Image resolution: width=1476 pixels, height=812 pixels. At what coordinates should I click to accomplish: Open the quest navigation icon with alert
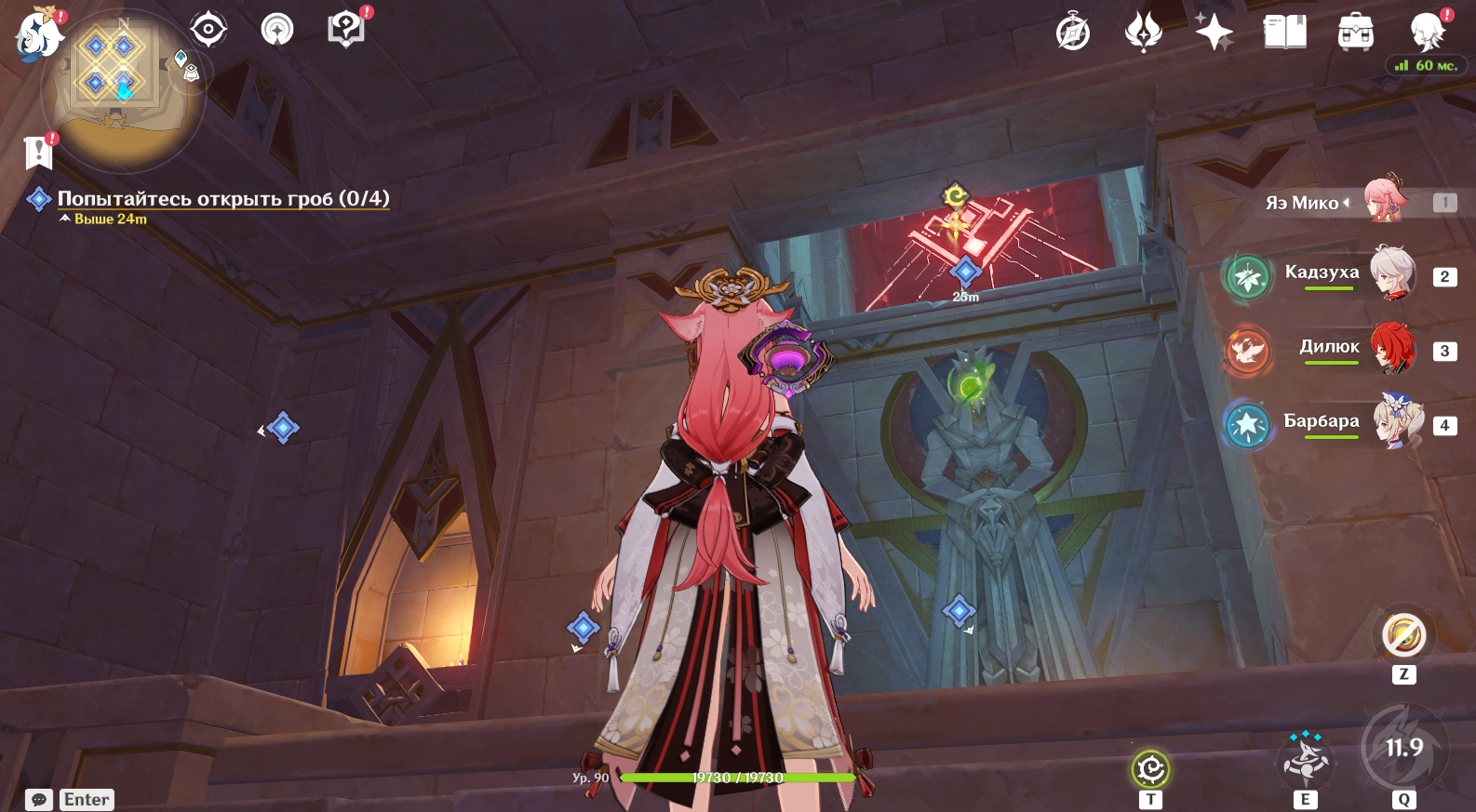(x=276, y=30)
